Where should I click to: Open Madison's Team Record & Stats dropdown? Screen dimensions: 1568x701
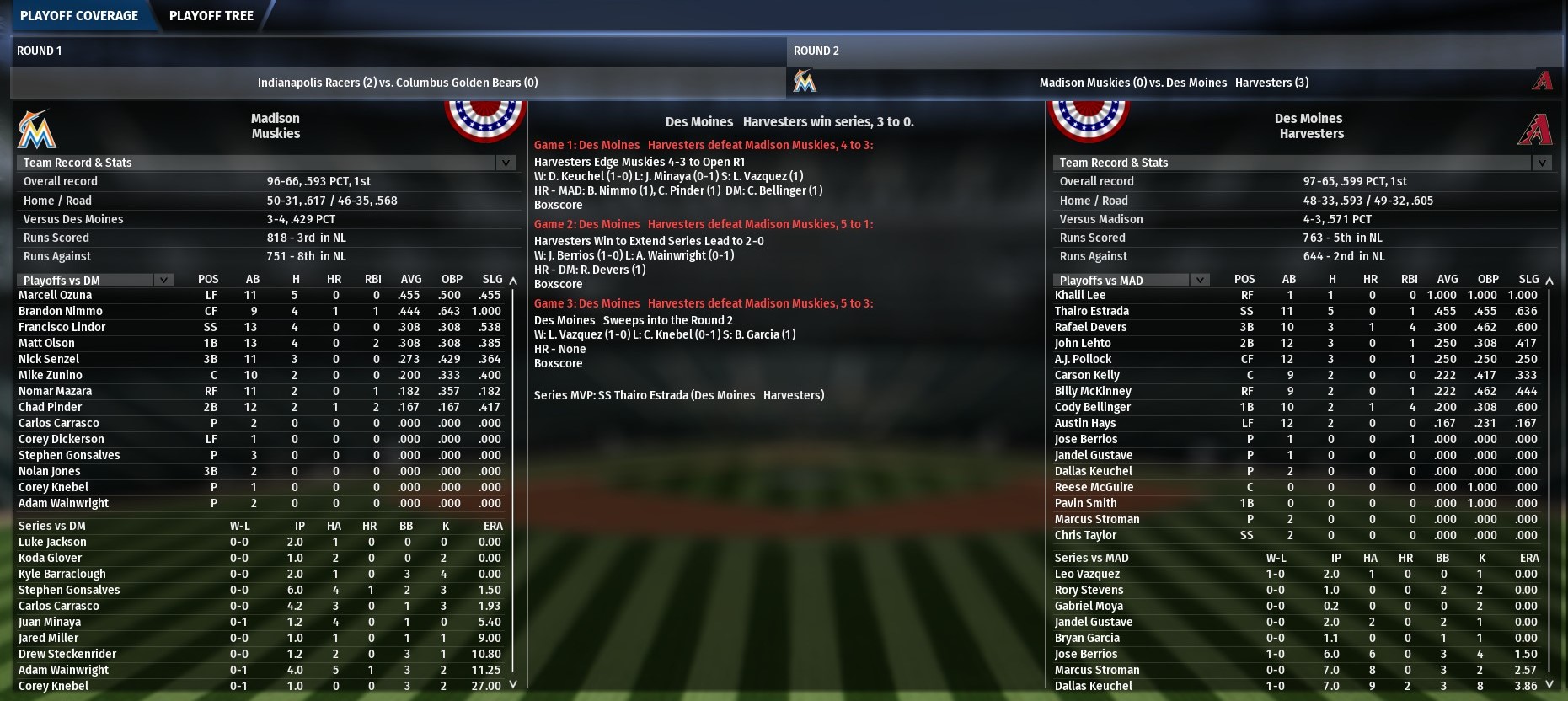(x=506, y=163)
